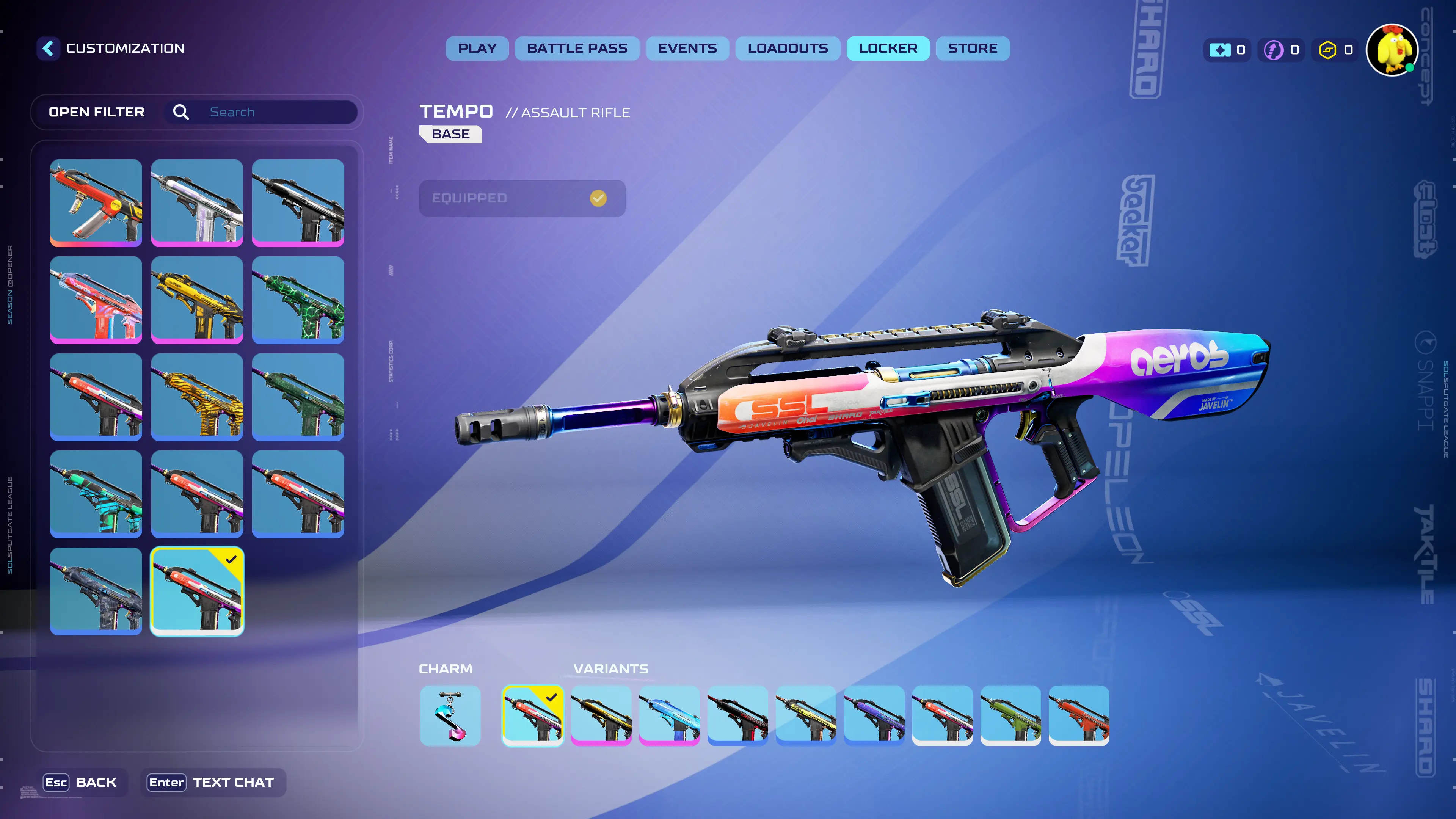The width and height of the screenshot is (1456, 819).
Task: Select the teal and green striped skin
Action: (96, 494)
